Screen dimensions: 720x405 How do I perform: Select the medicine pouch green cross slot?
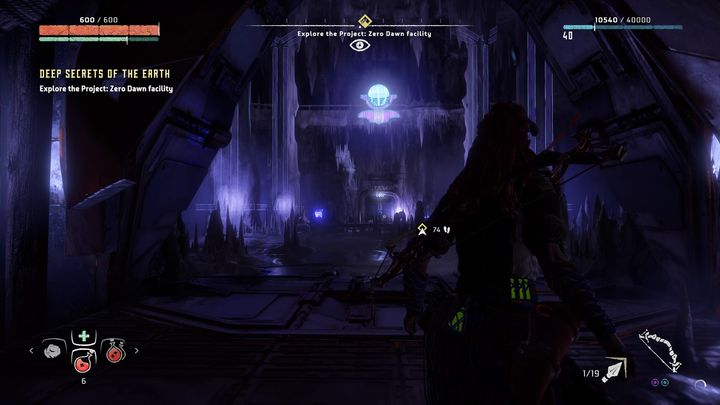[x=83, y=337]
